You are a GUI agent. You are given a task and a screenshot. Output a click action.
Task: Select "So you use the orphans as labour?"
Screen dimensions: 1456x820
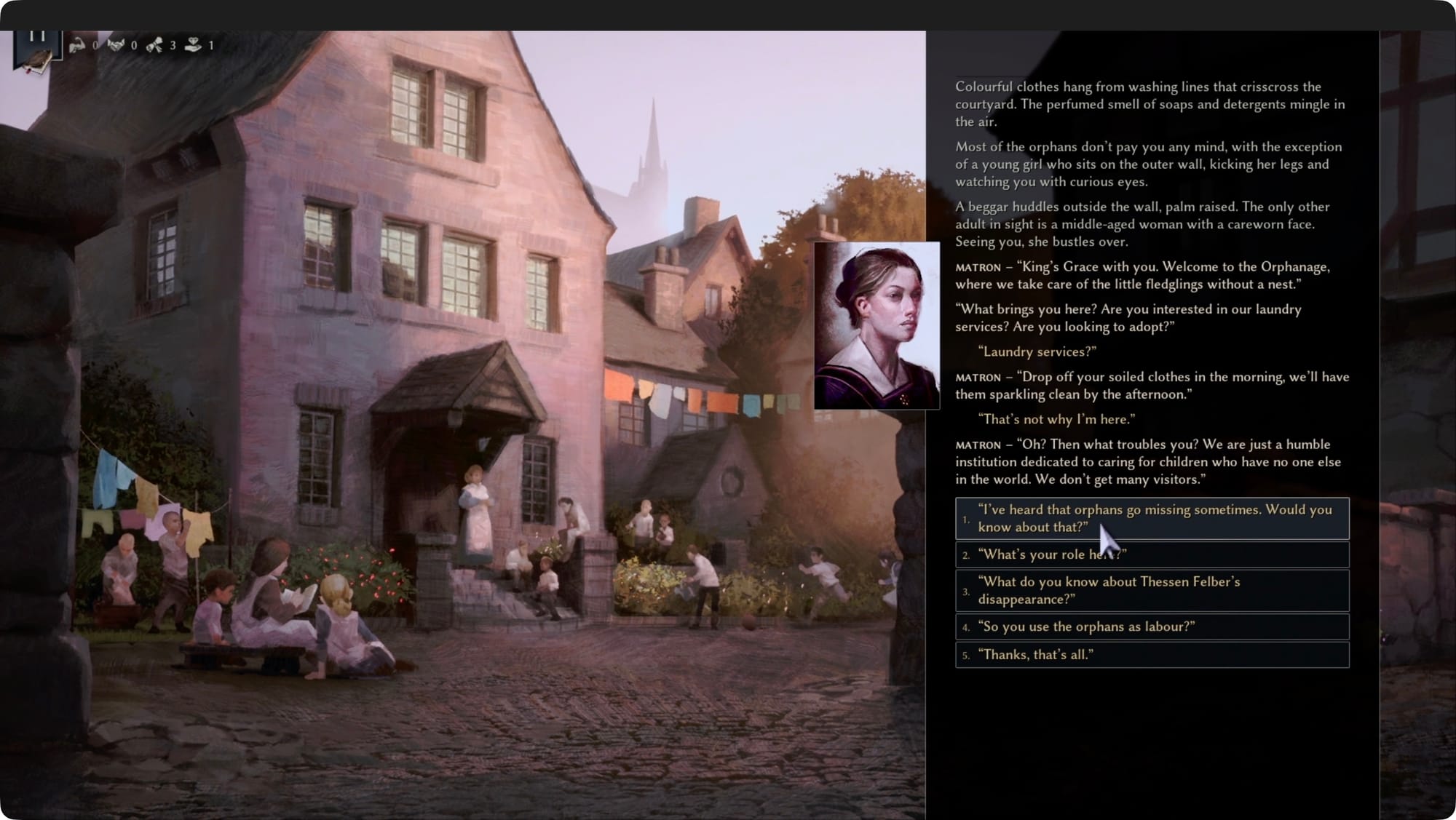[x=1152, y=626]
